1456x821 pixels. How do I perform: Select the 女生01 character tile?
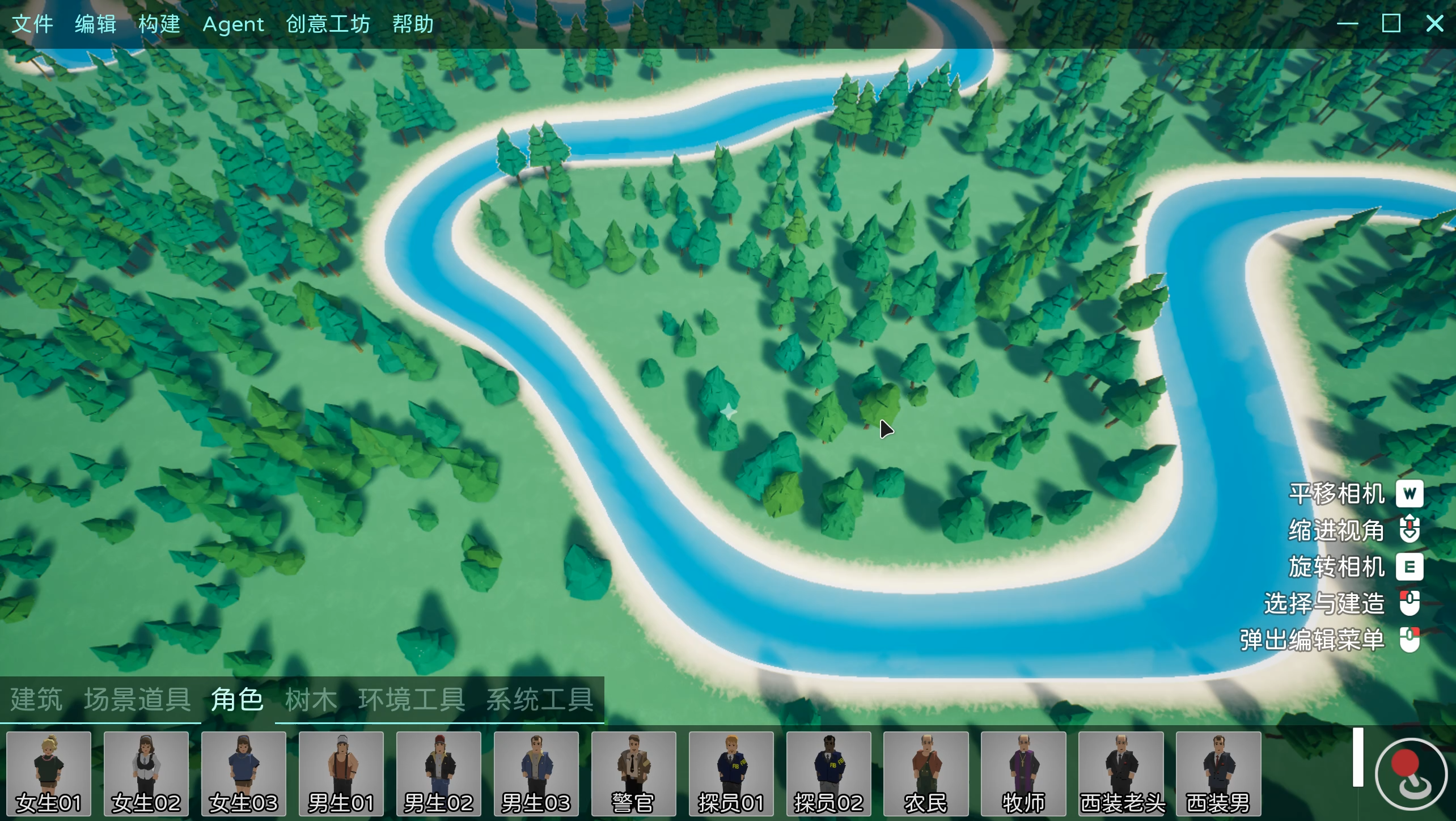[49, 773]
